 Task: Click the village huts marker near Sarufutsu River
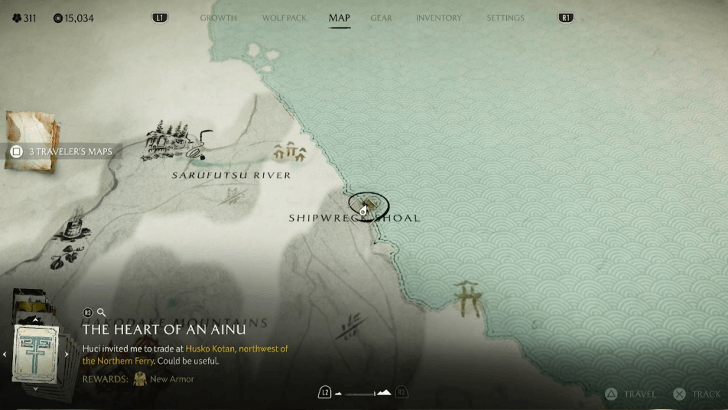click(289, 153)
